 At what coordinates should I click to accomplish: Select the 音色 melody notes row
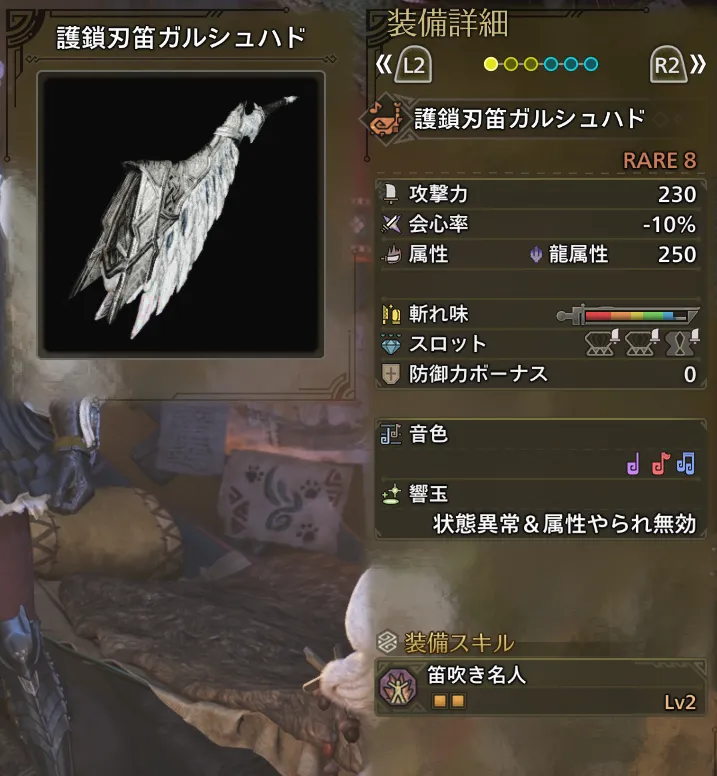click(x=539, y=449)
